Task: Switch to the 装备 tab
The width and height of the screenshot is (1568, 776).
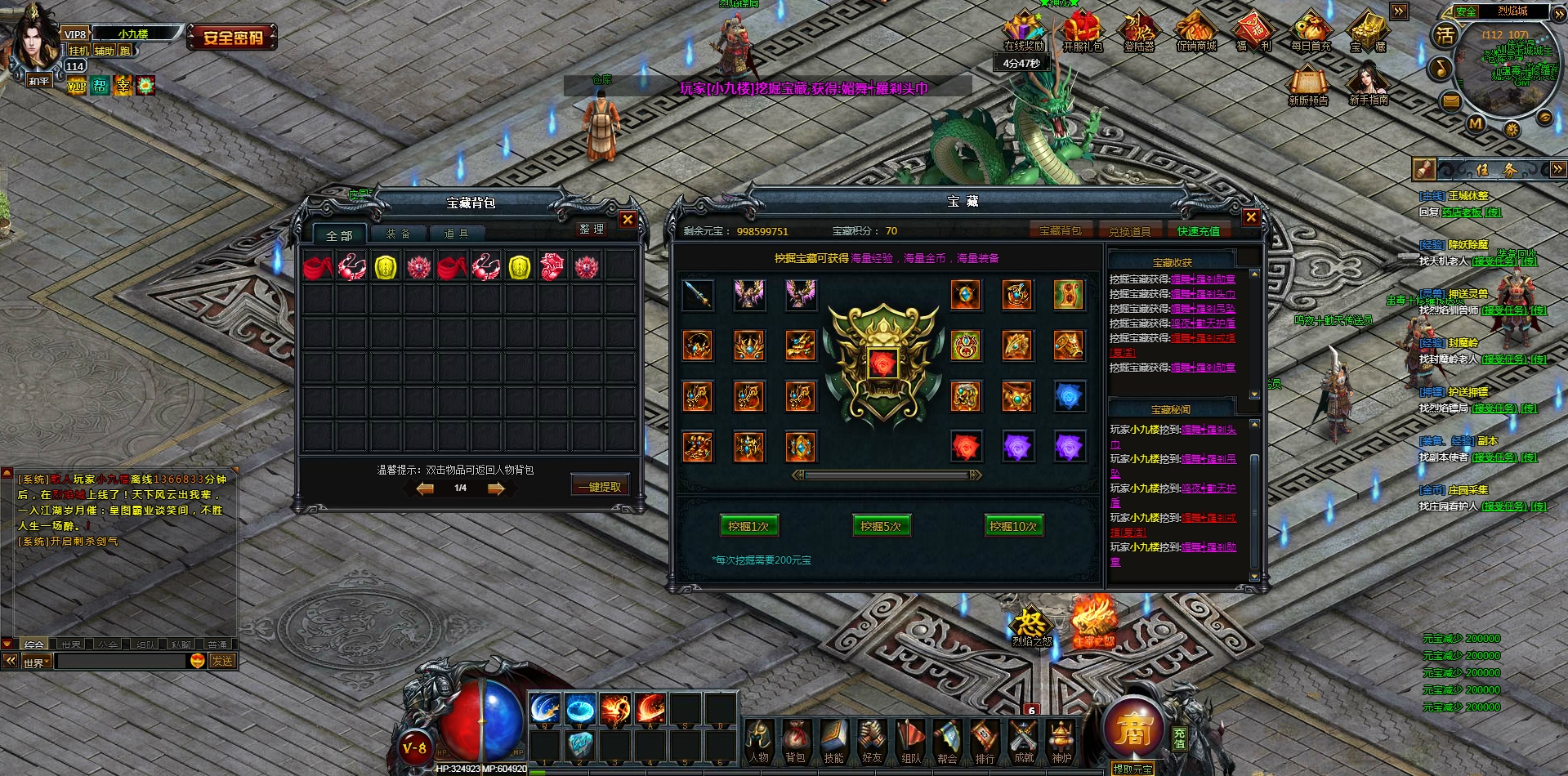Action: pos(398,234)
